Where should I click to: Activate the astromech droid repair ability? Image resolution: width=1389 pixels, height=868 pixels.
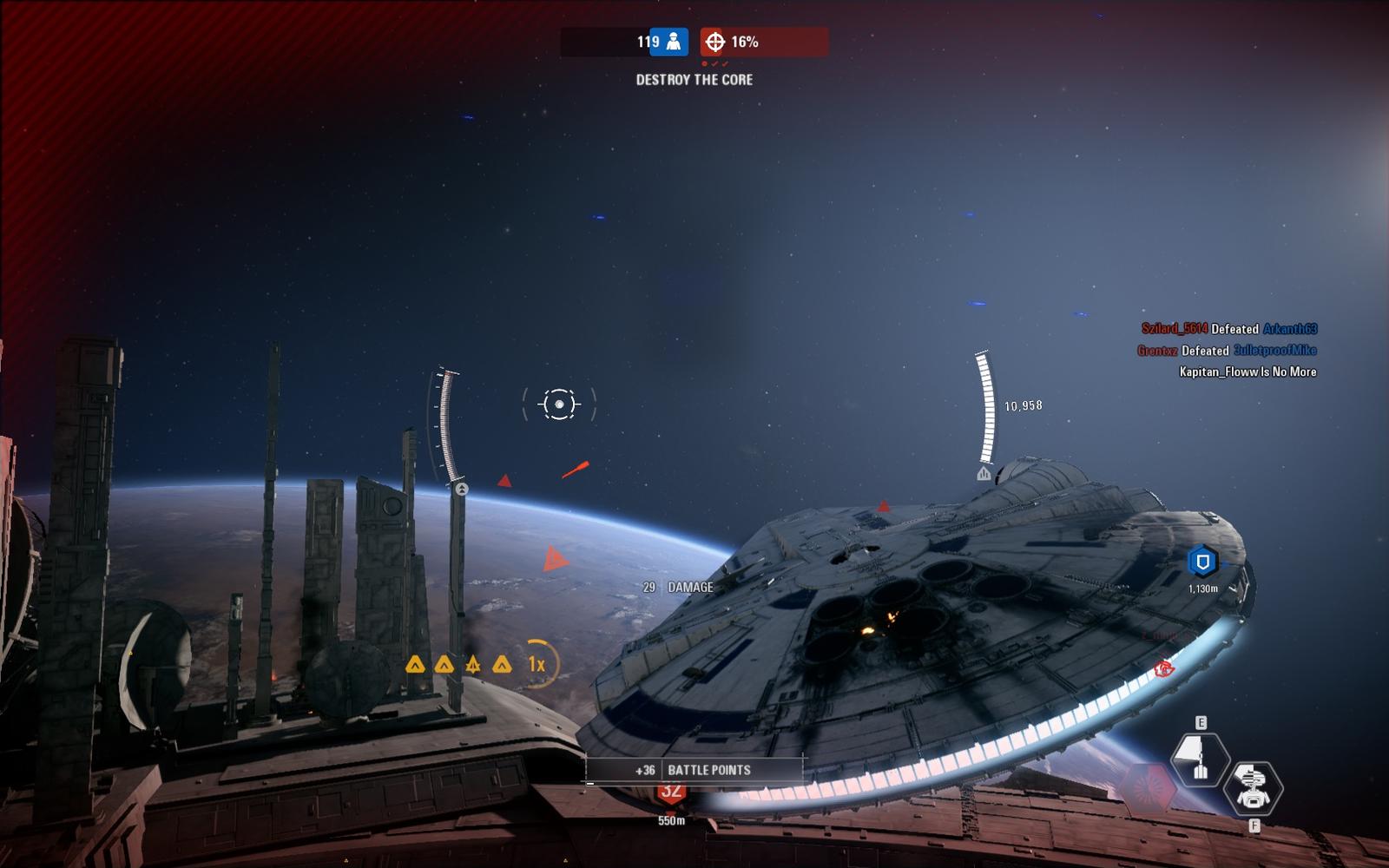point(1252,787)
